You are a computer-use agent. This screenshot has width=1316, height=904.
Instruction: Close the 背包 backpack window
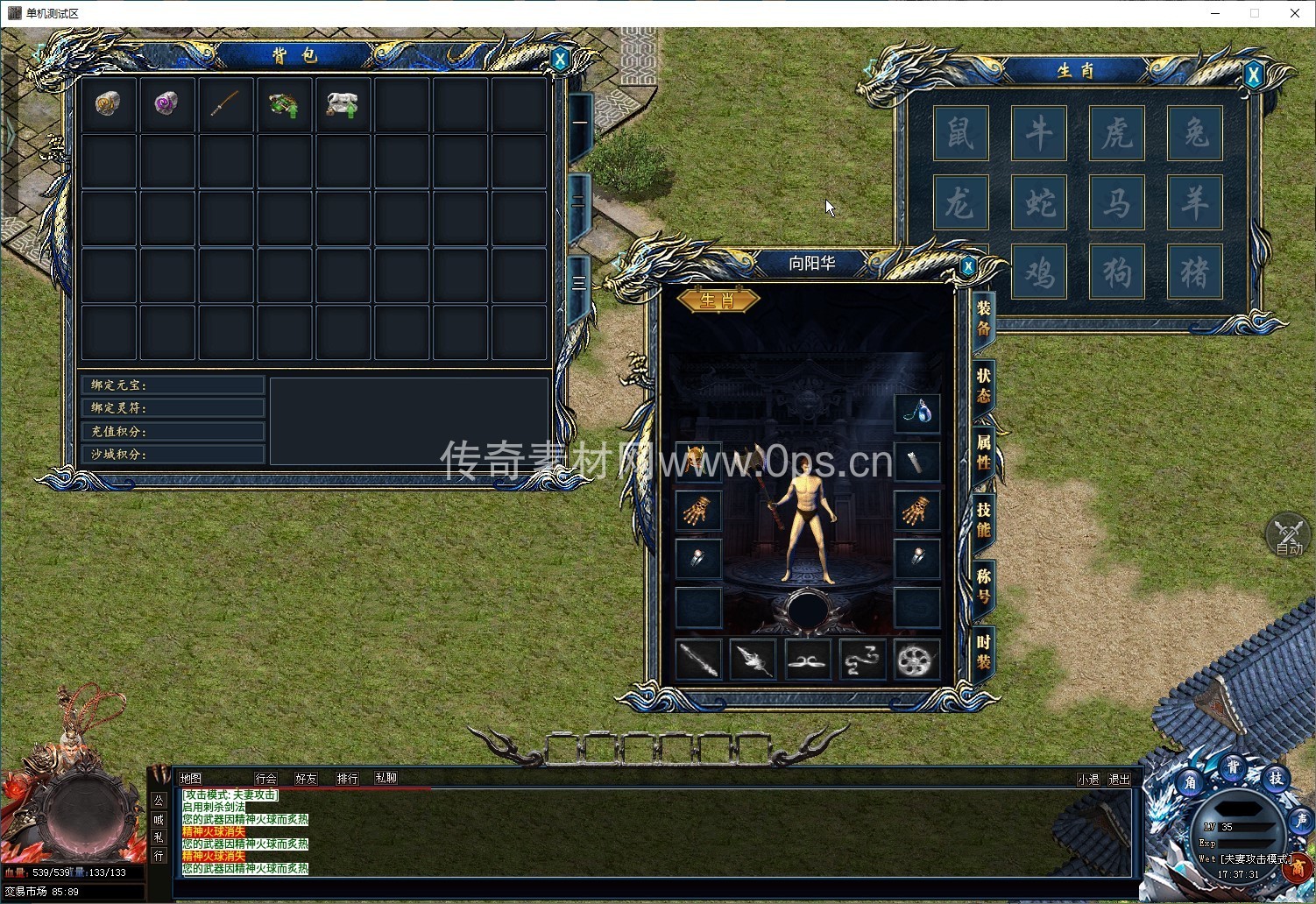(x=560, y=60)
